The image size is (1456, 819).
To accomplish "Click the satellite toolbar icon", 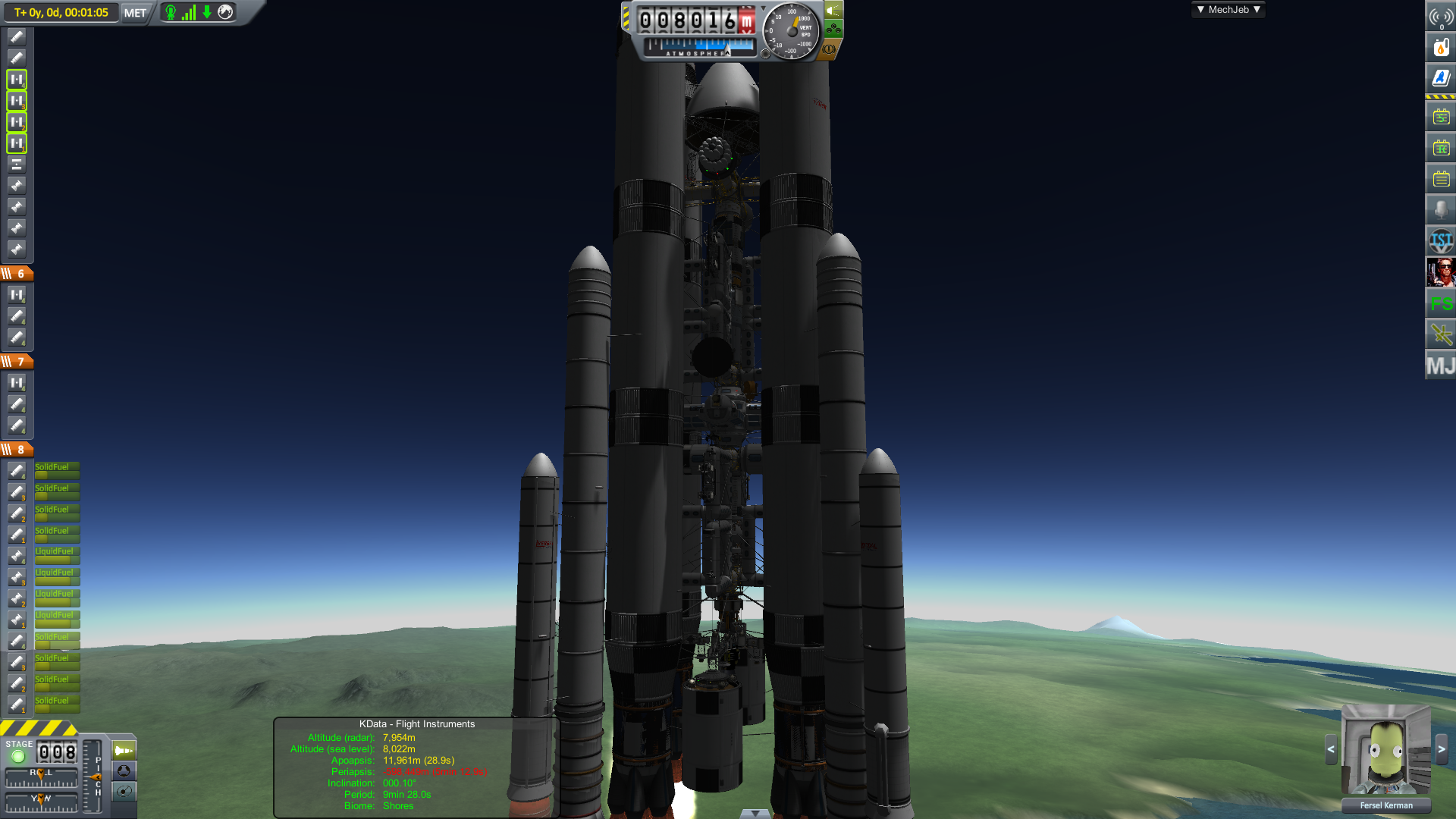I will point(1441,334).
